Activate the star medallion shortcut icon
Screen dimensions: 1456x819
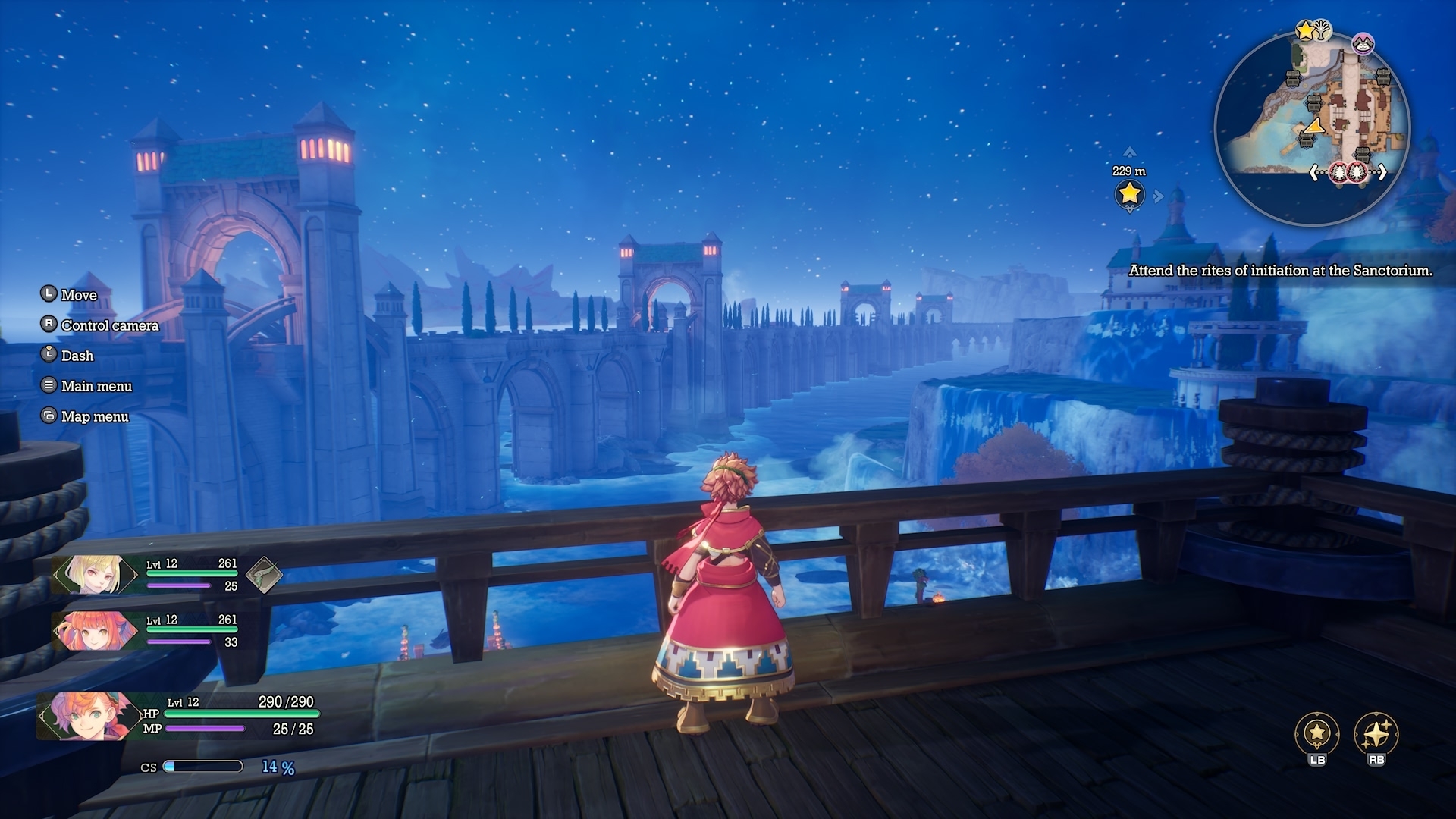coord(1316,733)
